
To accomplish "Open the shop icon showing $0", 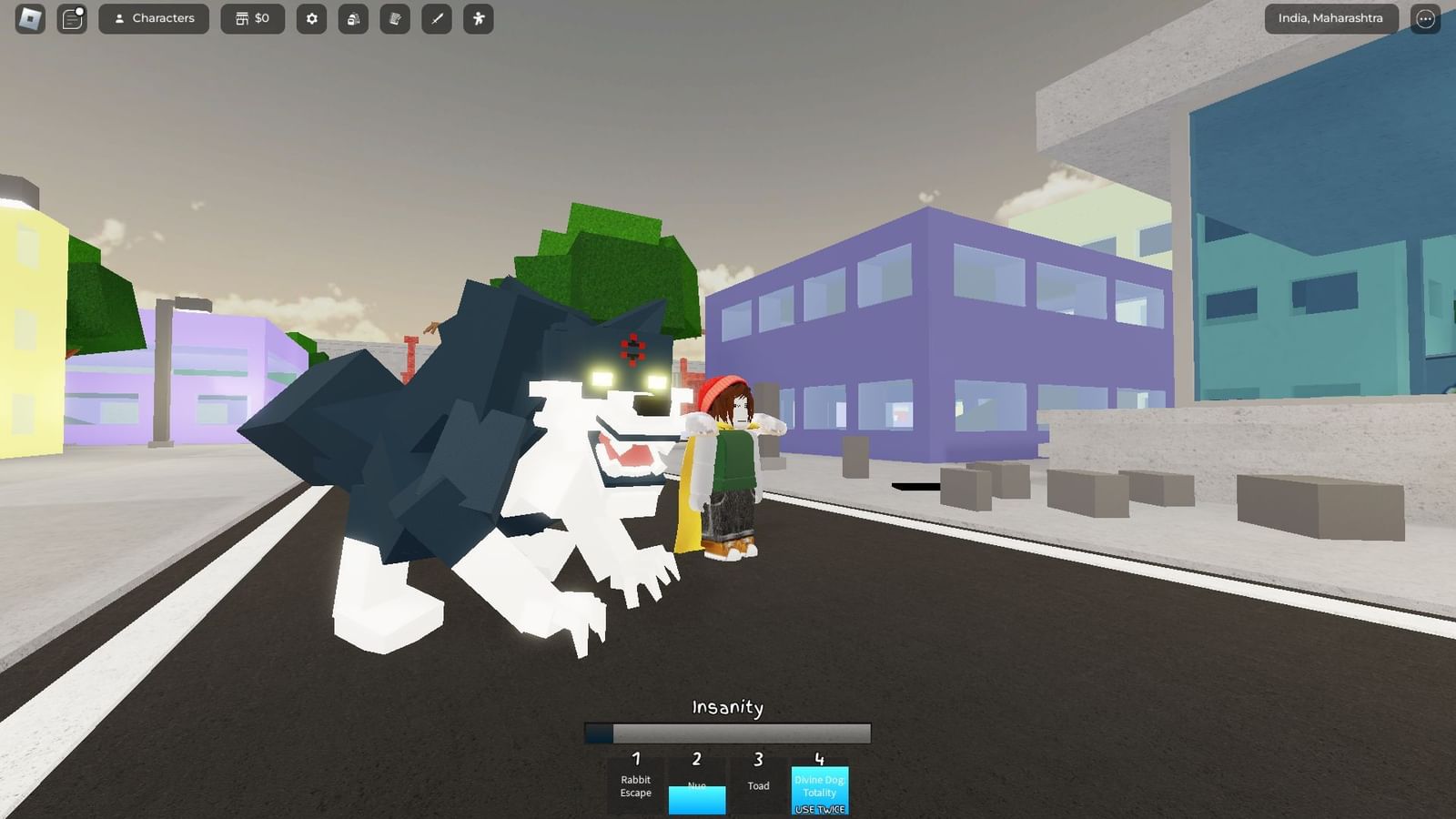I will pyautogui.click(x=252, y=18).
